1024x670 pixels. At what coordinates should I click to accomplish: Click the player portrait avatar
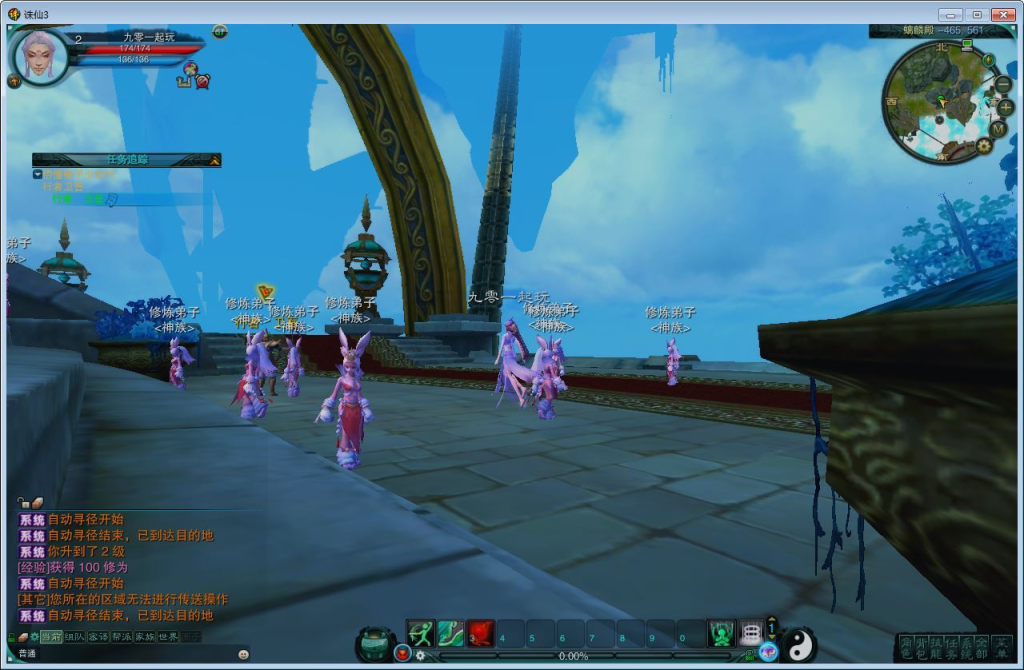(40, 55)
